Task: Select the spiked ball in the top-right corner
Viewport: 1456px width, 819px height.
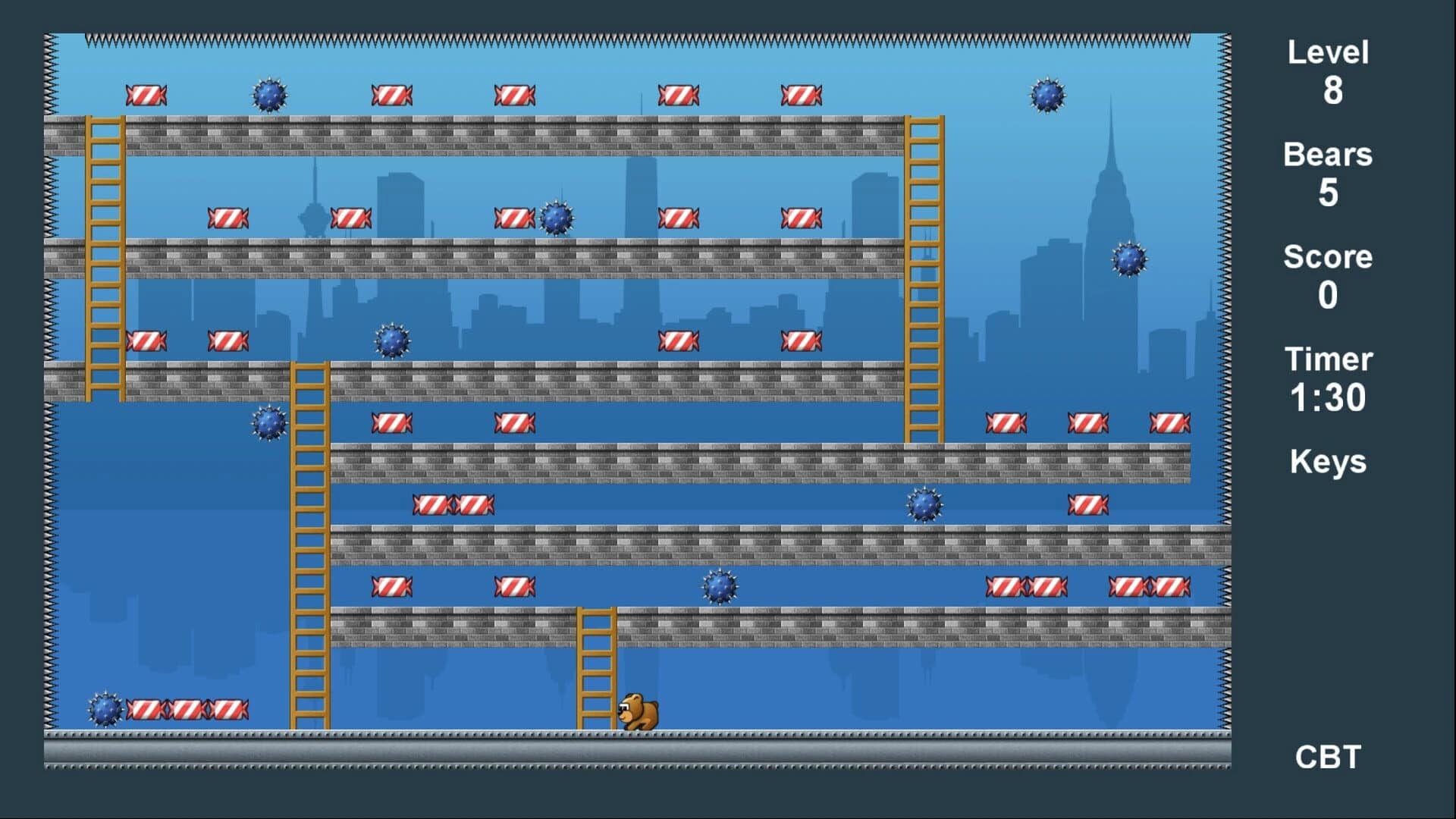Action: coord(1046,96)
